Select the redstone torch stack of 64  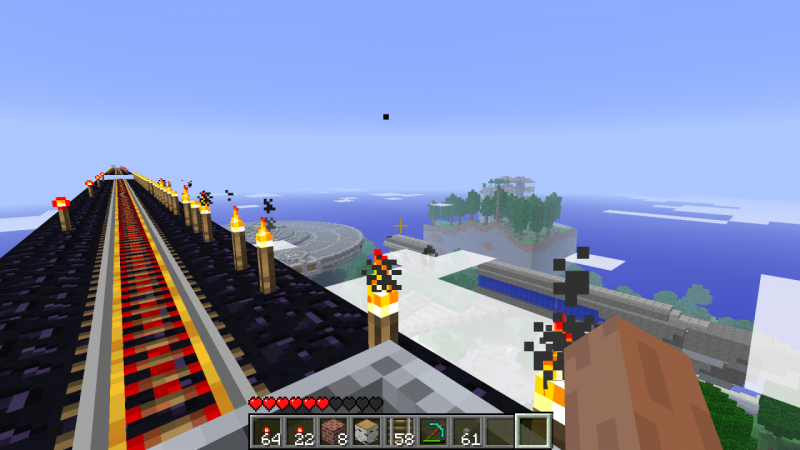(x=266, y=432)
